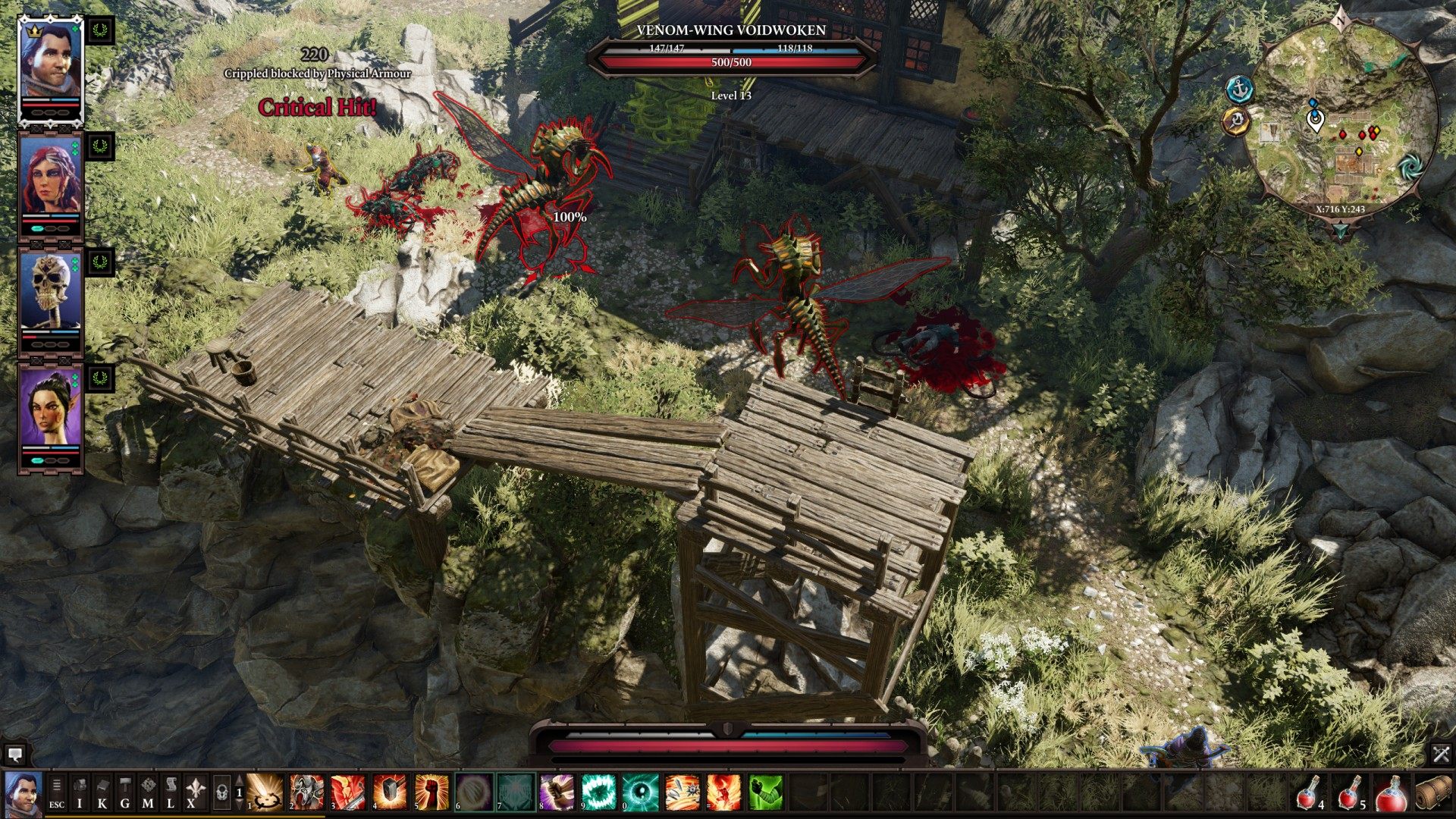Use the large red healing potion

click(x=1392, y=792)
